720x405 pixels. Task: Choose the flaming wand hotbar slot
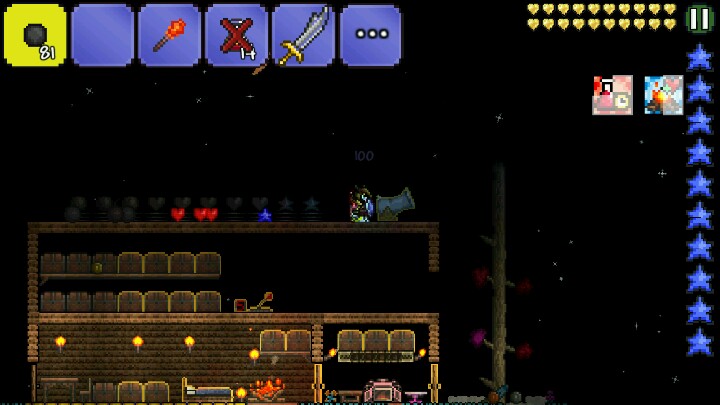(169, 35)
